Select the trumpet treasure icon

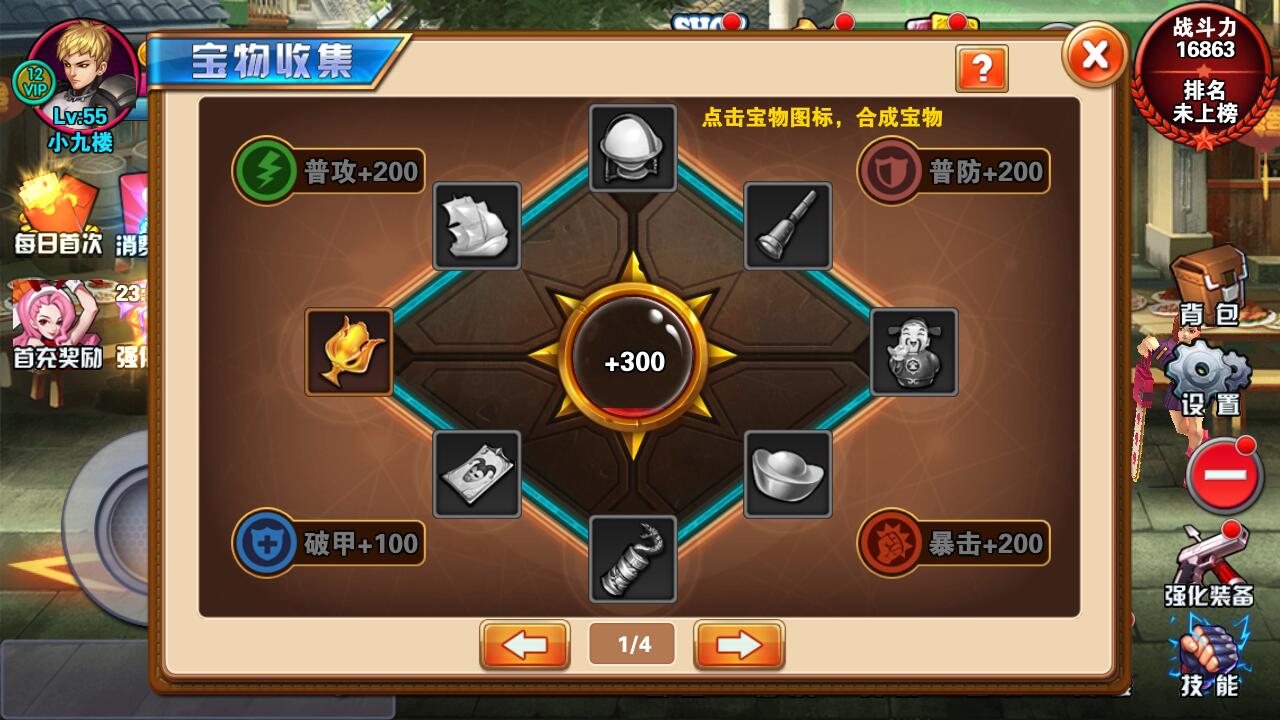787,226
